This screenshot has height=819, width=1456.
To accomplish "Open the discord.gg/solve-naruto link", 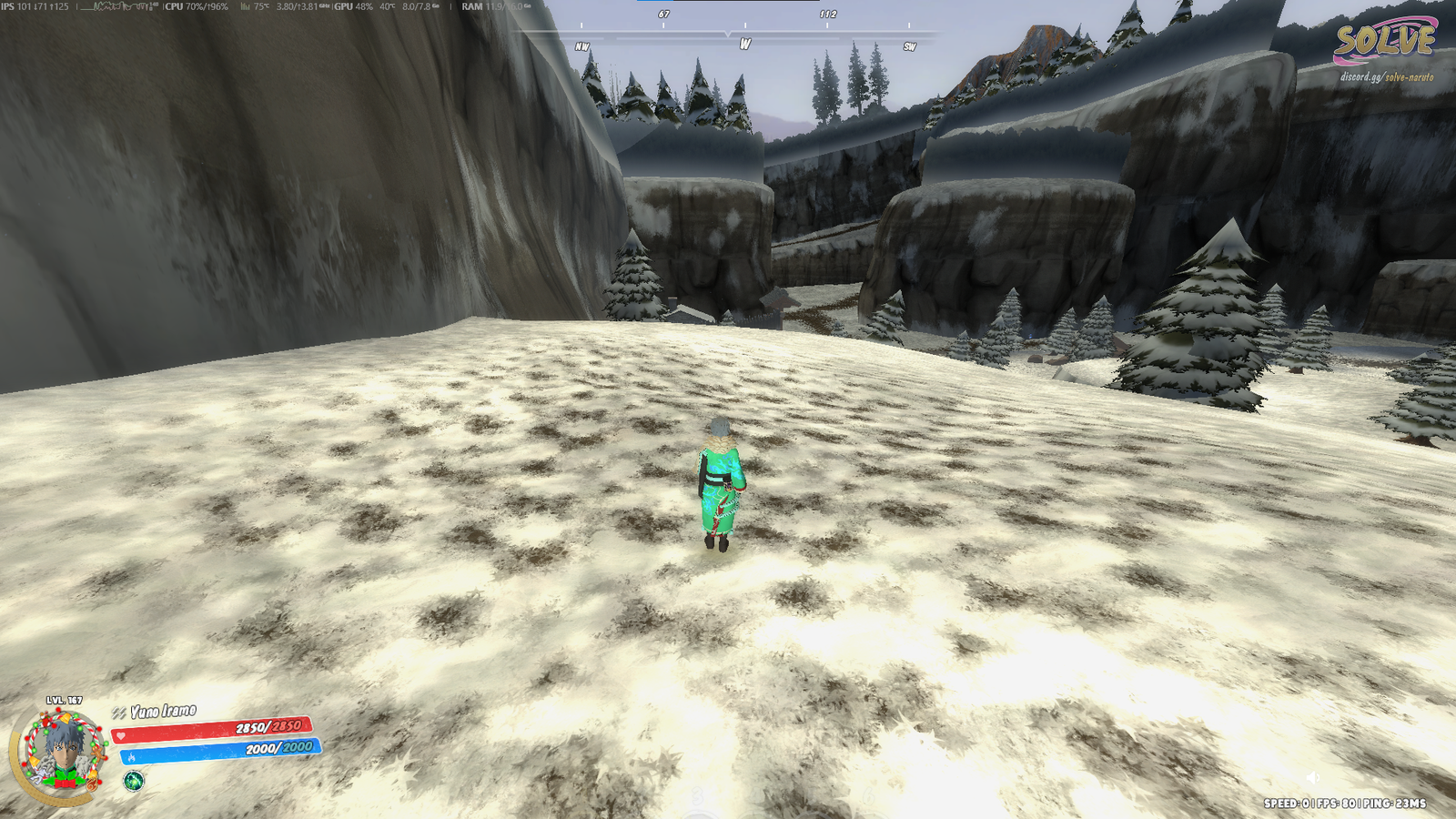I will point(1386,77).
